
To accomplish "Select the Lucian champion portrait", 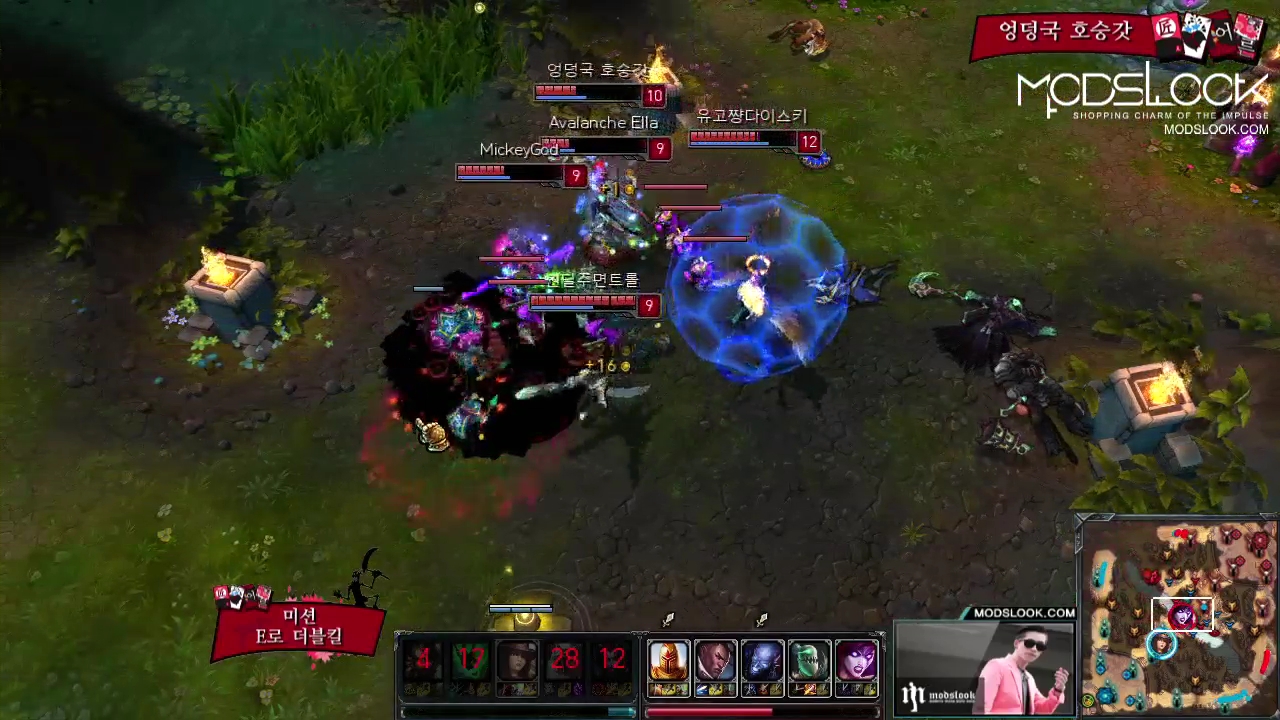I will [716, 662].
